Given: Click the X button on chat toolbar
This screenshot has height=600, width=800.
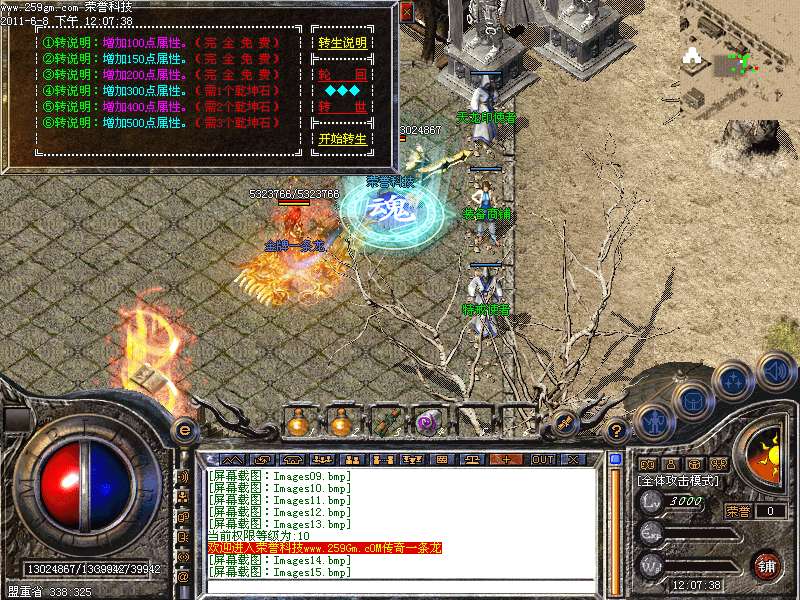Looking at the screenshot, I should [573, 459].
